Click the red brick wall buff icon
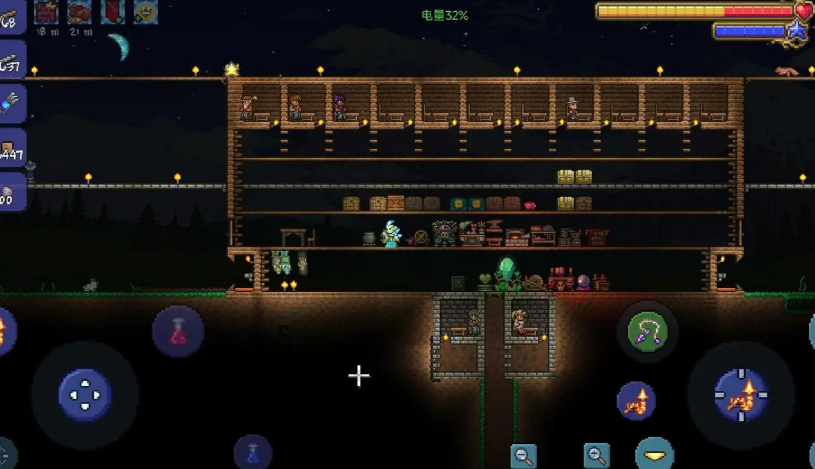Screen dimensions: 815x469 tap(46, 12)
